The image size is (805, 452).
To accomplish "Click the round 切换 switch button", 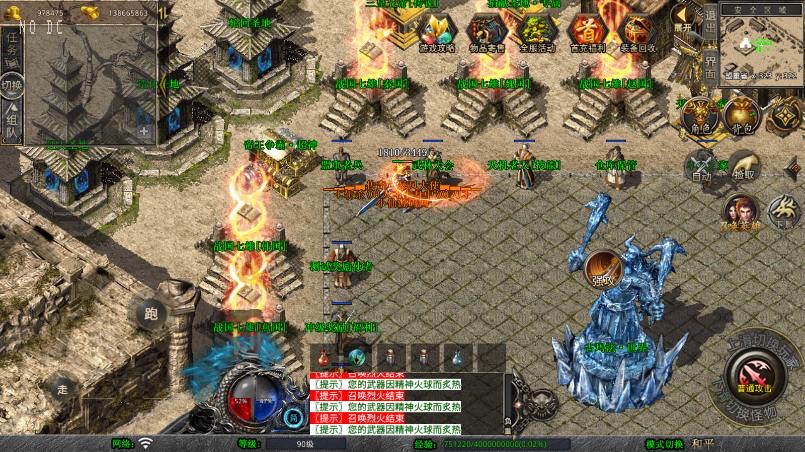I will [x=11, y=86].
